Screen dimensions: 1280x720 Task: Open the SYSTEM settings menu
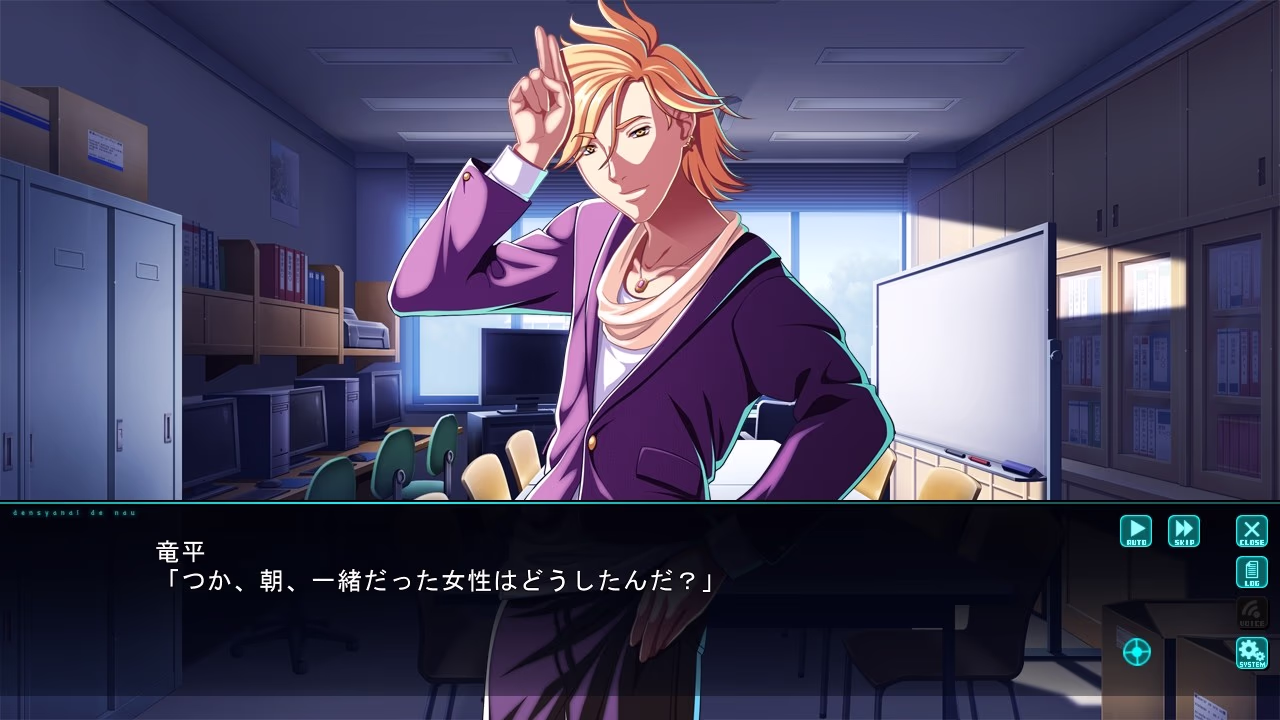[x=1252, y=653]
